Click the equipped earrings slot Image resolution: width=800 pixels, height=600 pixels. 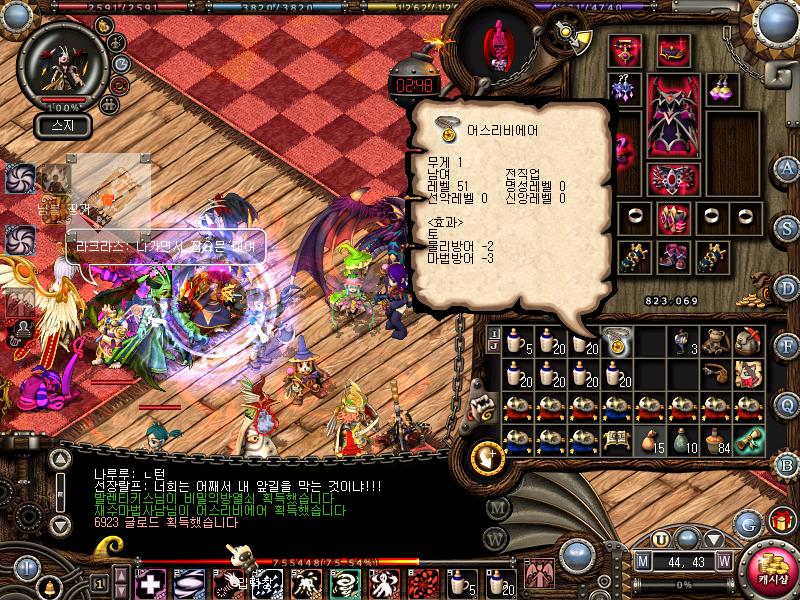[x=722, y=88]
